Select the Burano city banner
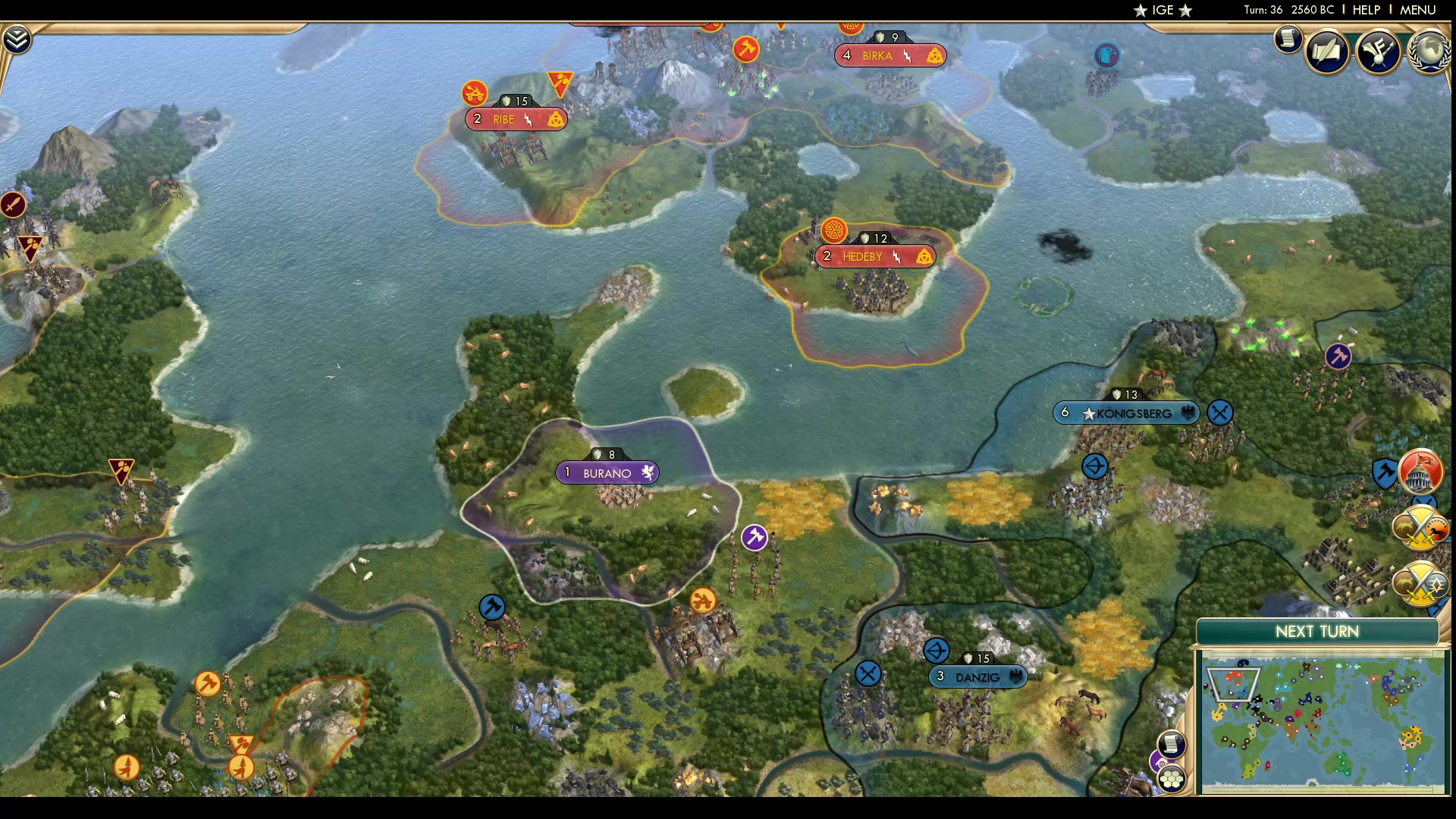The image size is (1456, 819). point(607,472)
